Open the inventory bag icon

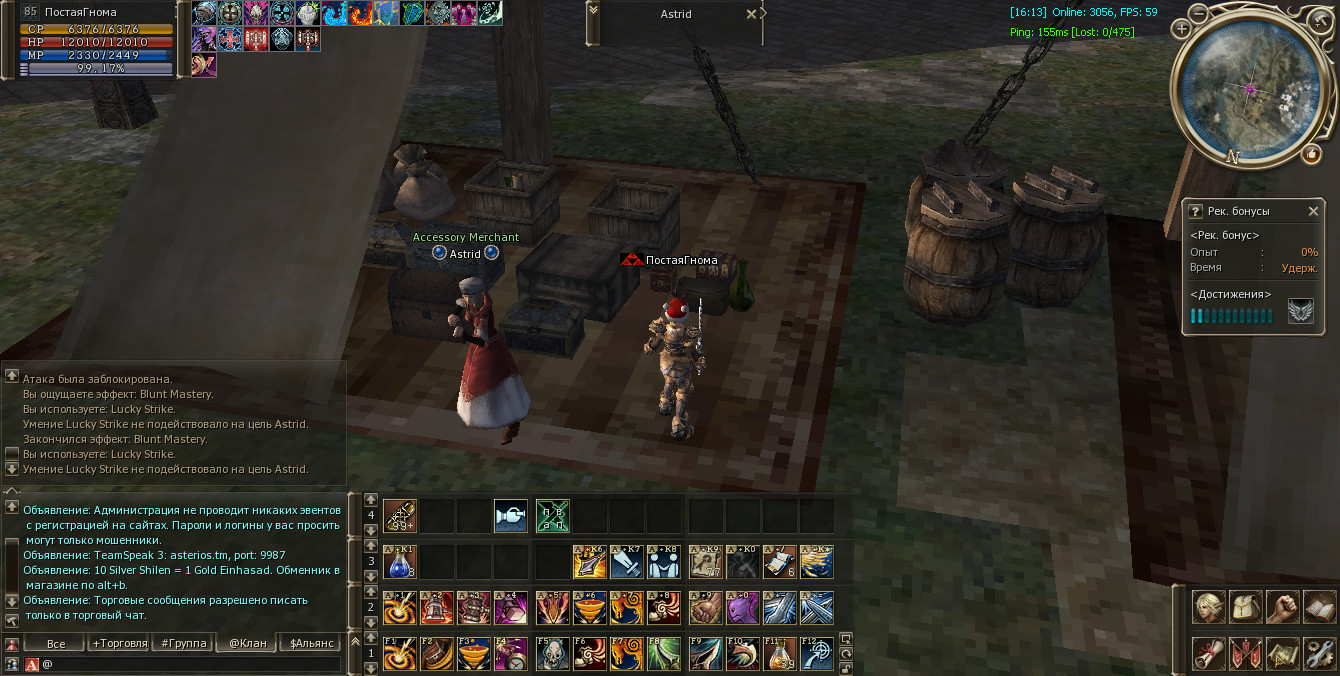click(x=1245, y=607)
